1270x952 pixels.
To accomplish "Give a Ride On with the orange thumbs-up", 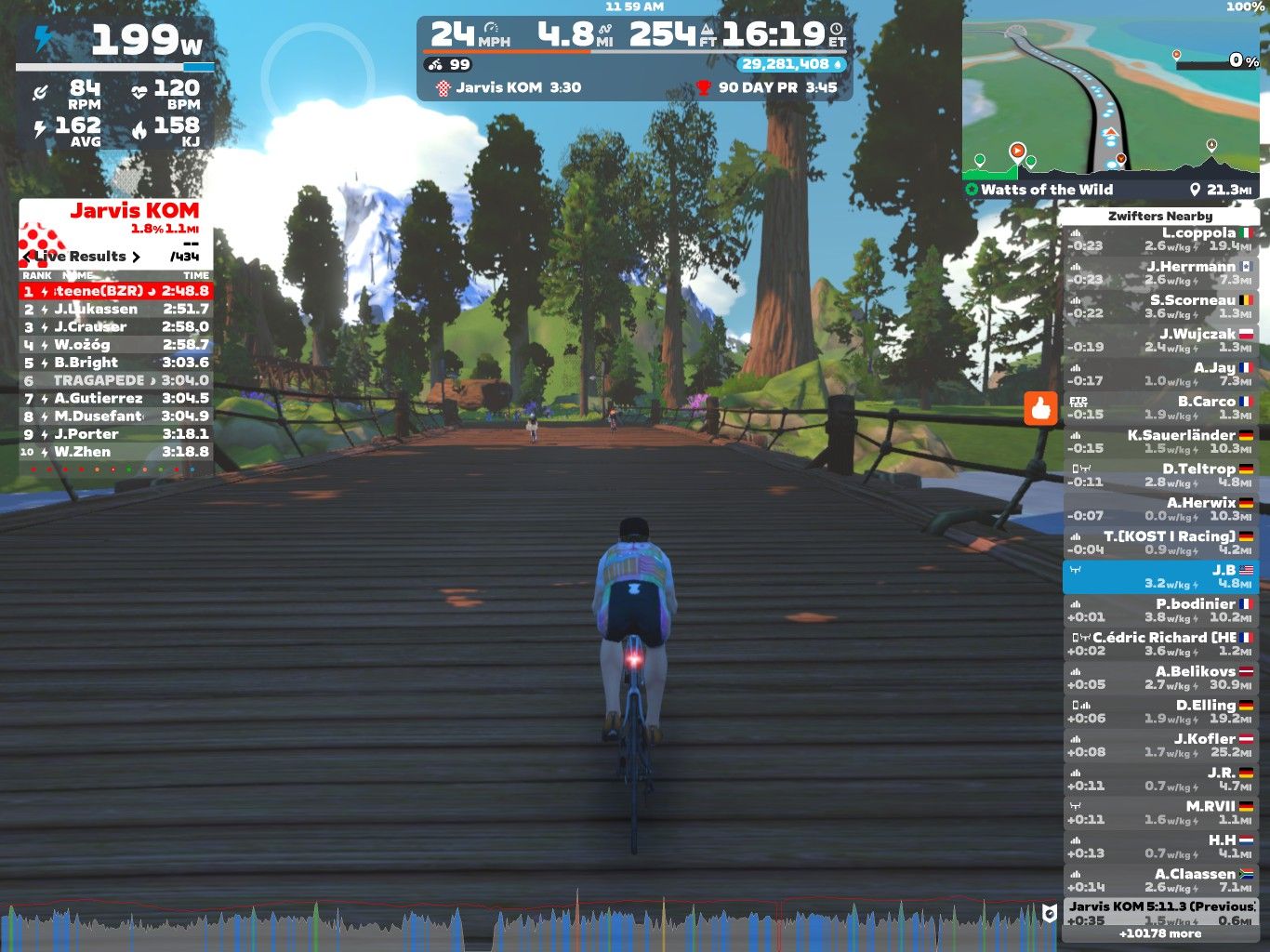I will coord(1042,409).
